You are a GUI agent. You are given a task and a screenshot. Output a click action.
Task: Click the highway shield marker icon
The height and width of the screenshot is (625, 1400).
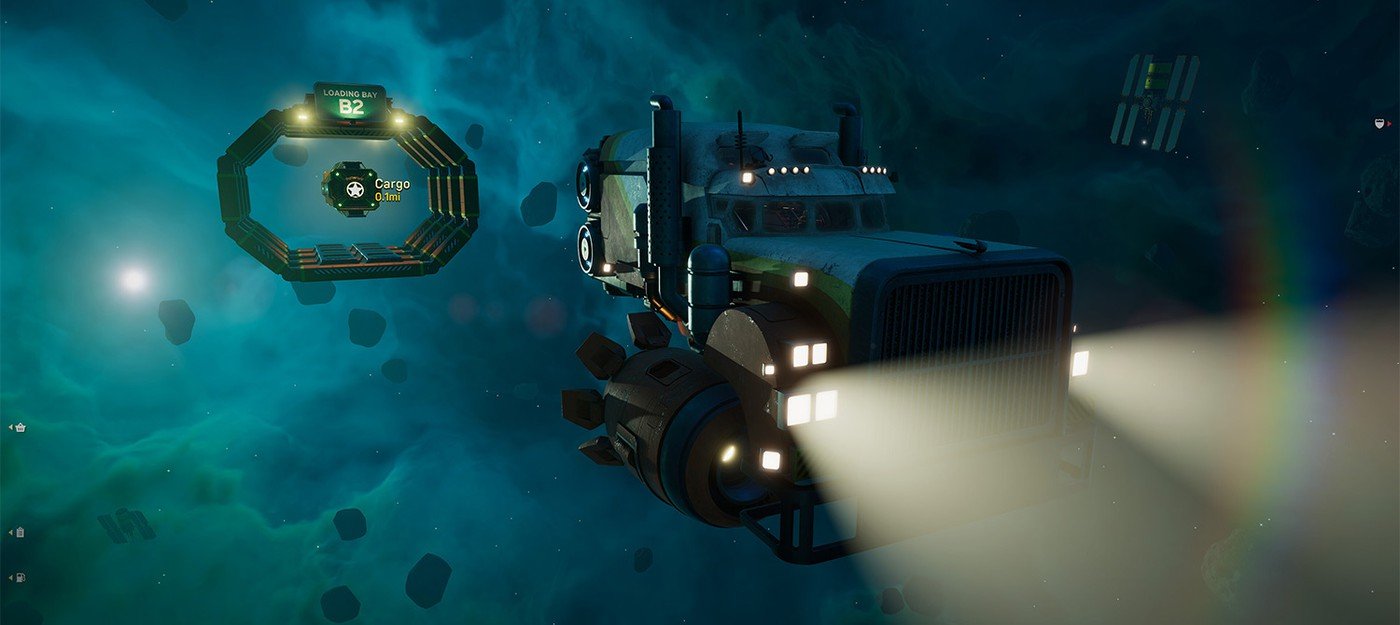coord(1377,124)
